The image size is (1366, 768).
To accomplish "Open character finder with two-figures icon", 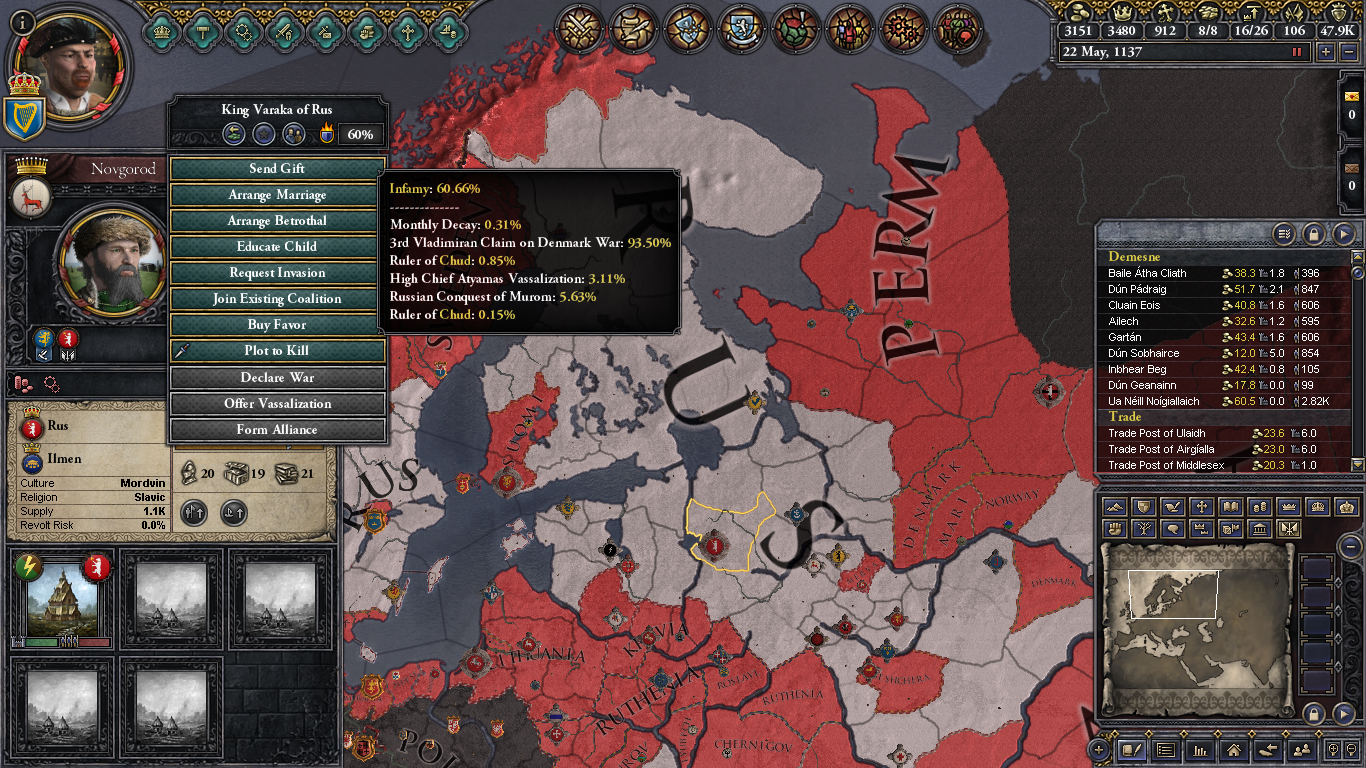I will pos(1303,751).
